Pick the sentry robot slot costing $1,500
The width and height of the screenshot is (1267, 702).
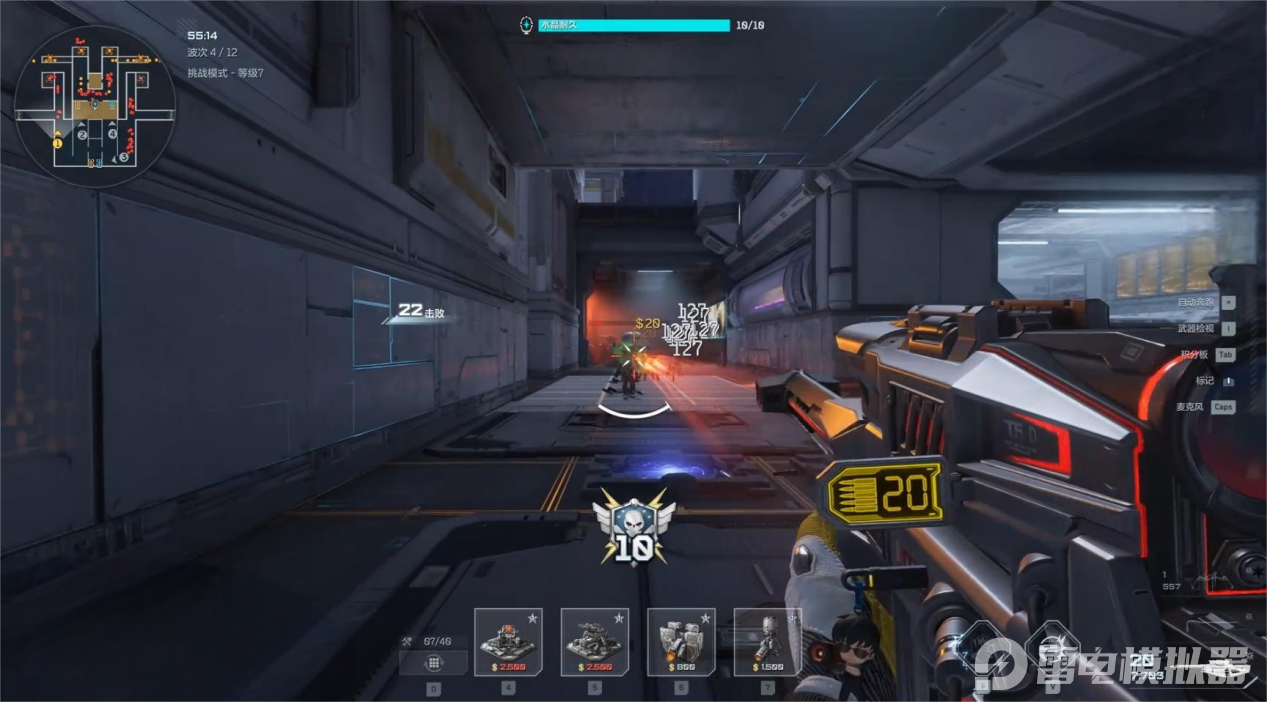click(767, 641)
